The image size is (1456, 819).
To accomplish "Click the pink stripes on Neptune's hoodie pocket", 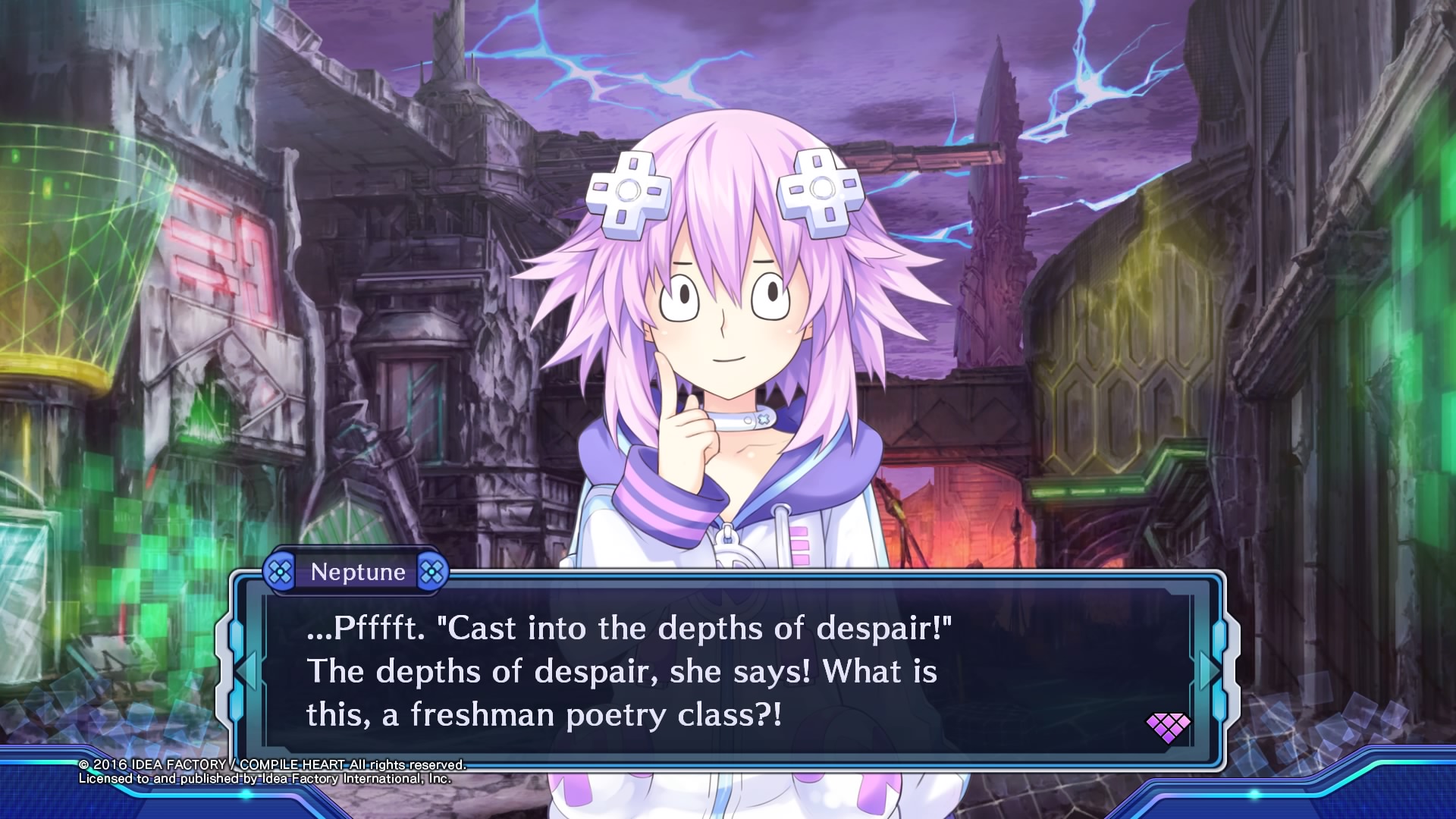I will pos(799,546).
